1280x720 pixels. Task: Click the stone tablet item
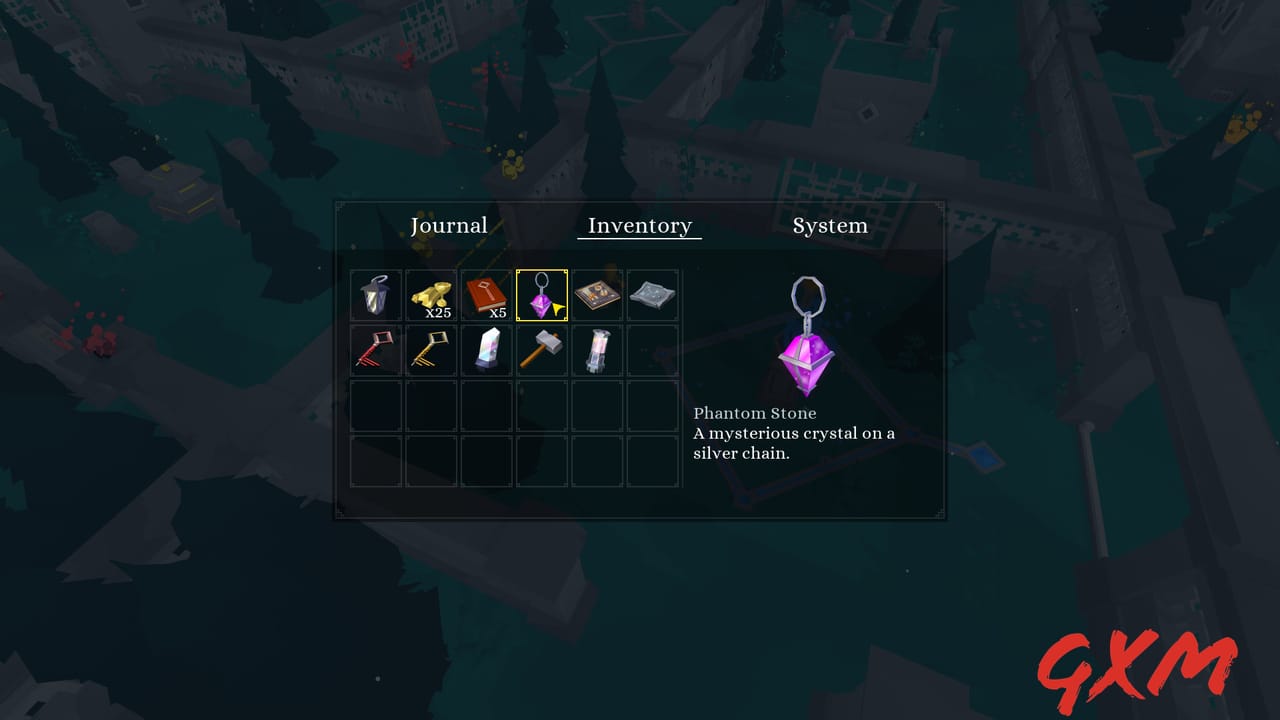pyautogui.click(x=652, y=294)
